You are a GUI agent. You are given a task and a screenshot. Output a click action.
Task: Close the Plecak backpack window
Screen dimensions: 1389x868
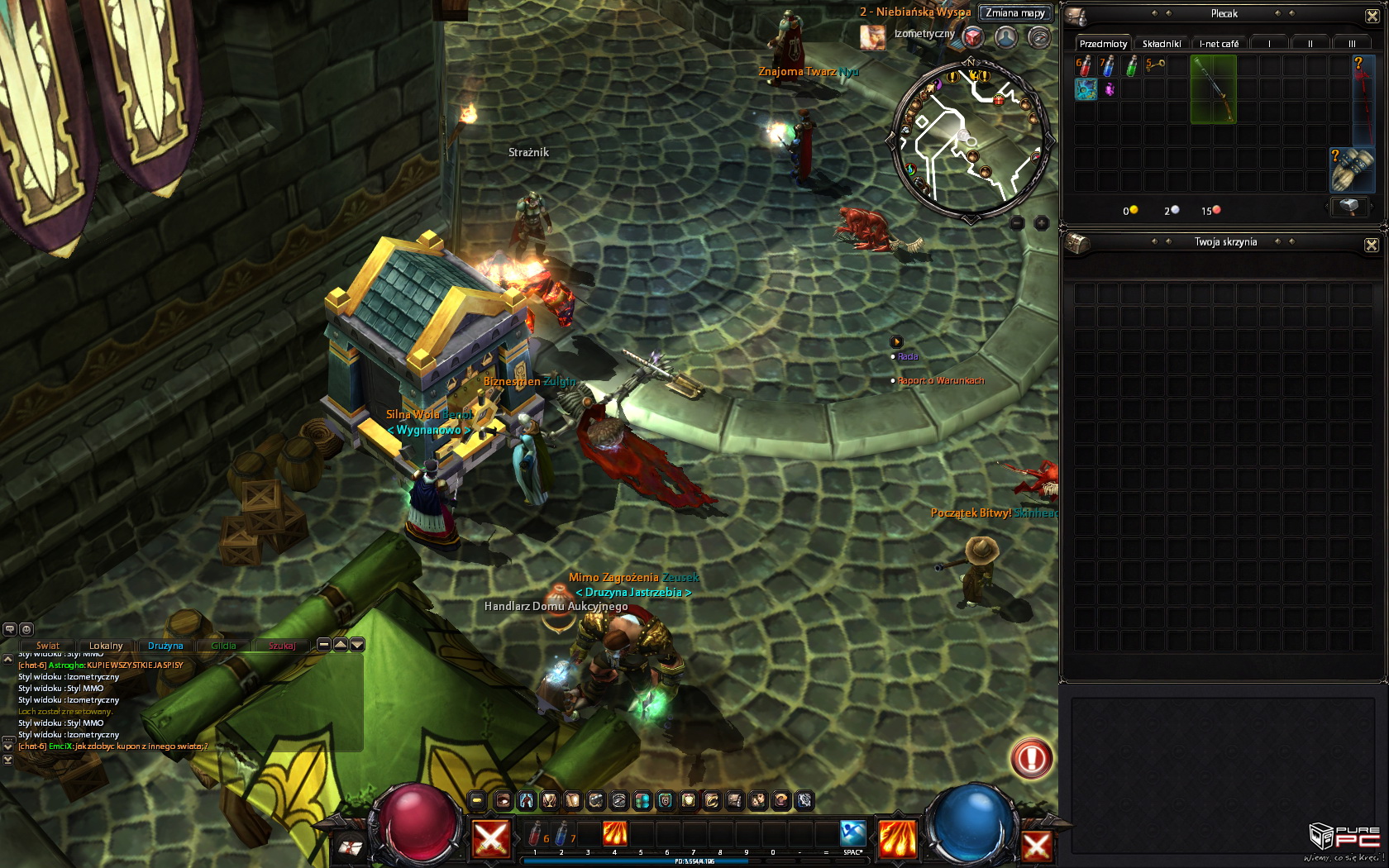tap(1372, 16)
